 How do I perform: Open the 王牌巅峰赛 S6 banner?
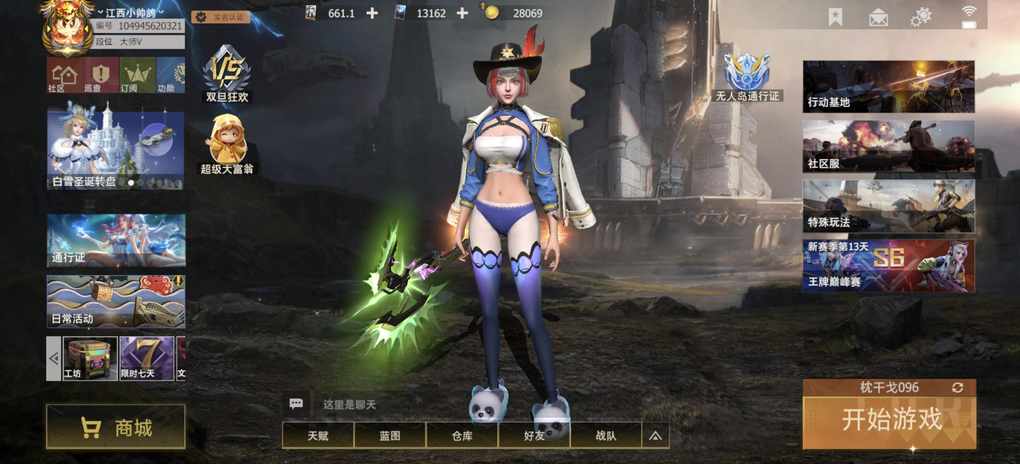888,266
